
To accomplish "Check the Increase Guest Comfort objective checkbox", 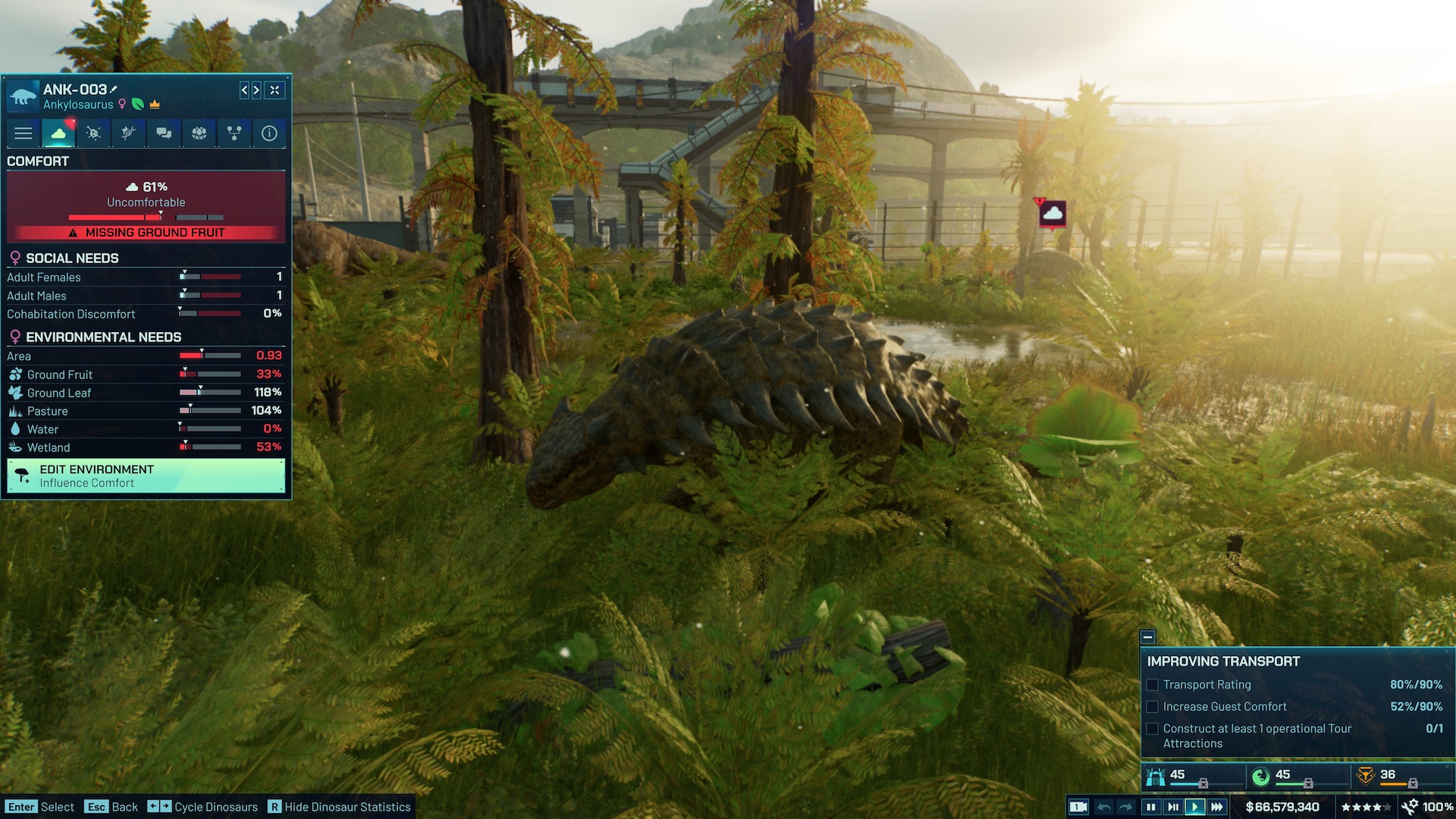I will [1153, 707].
